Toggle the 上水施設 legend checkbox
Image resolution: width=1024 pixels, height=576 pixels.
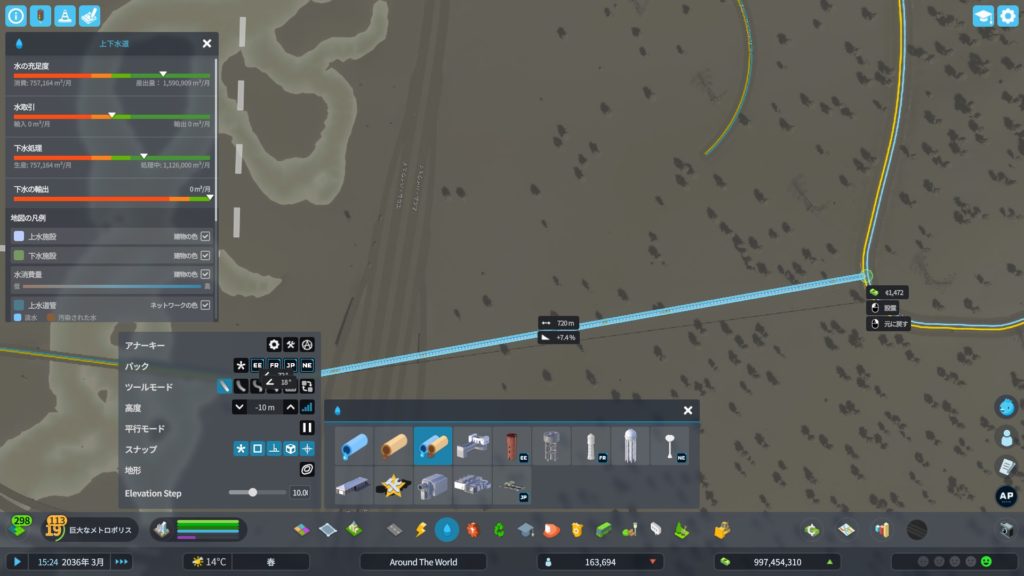(205, 236)
